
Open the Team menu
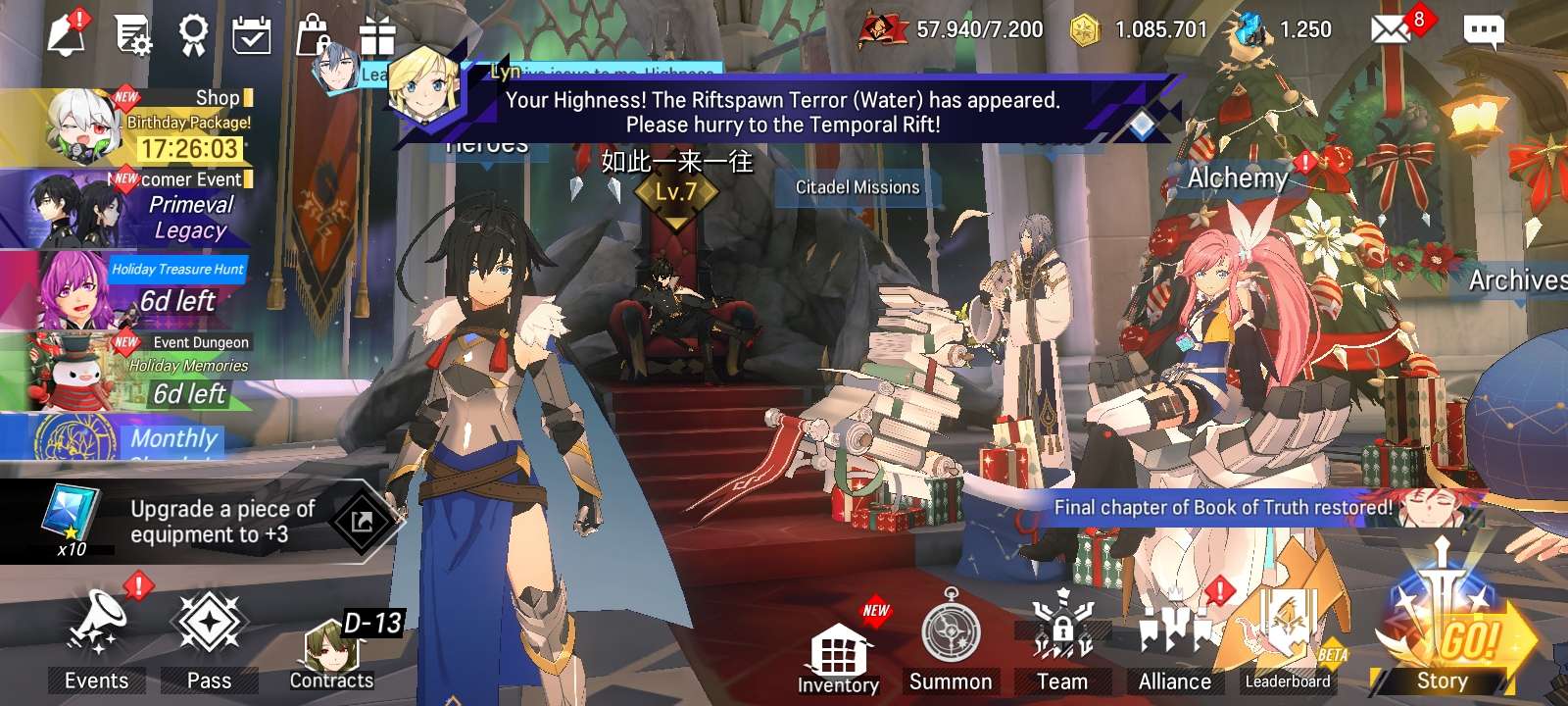coord(1062,639)
